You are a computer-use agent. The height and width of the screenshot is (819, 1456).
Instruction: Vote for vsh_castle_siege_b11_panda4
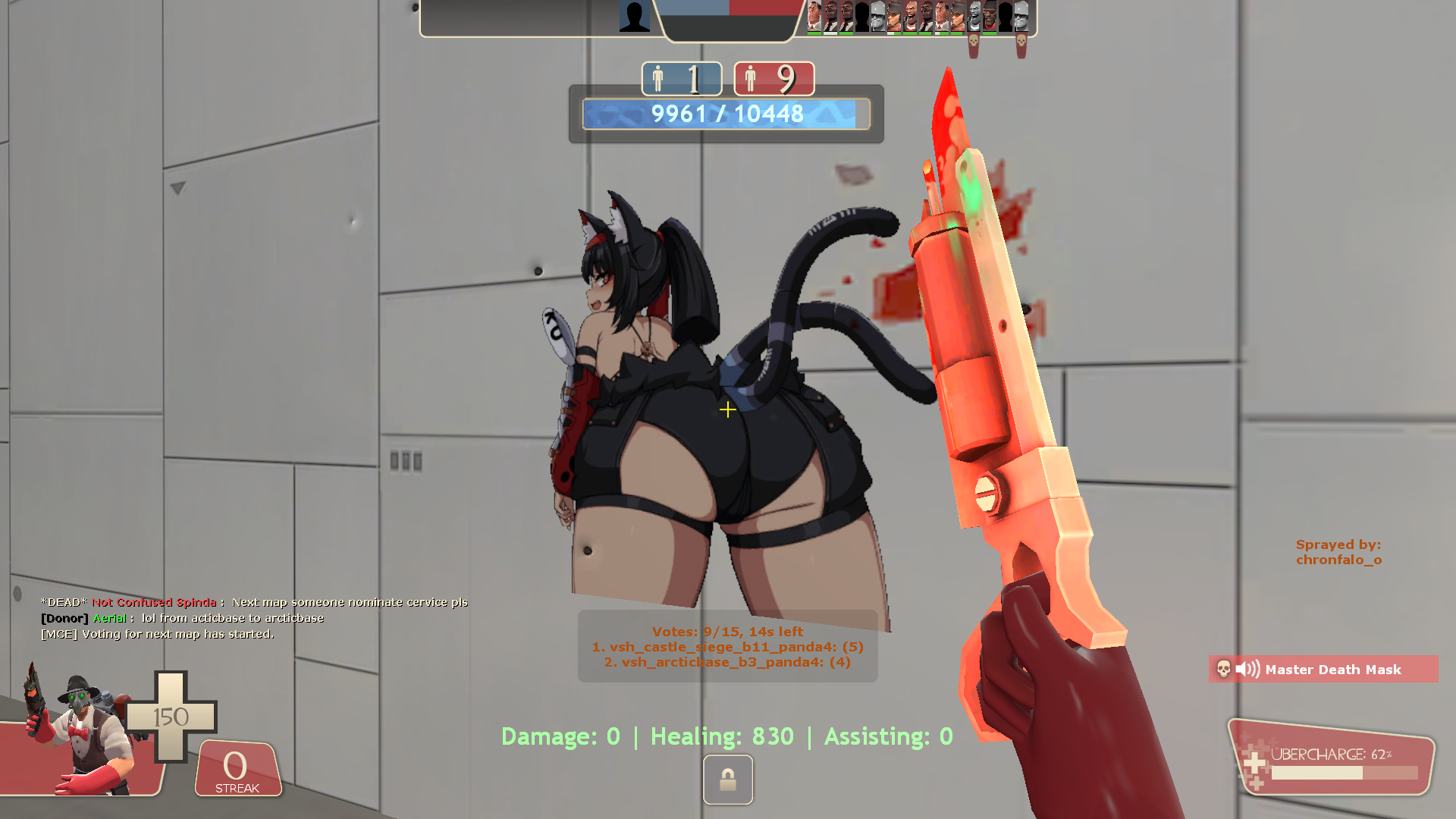pyautogui.click(x=726, y=647)
